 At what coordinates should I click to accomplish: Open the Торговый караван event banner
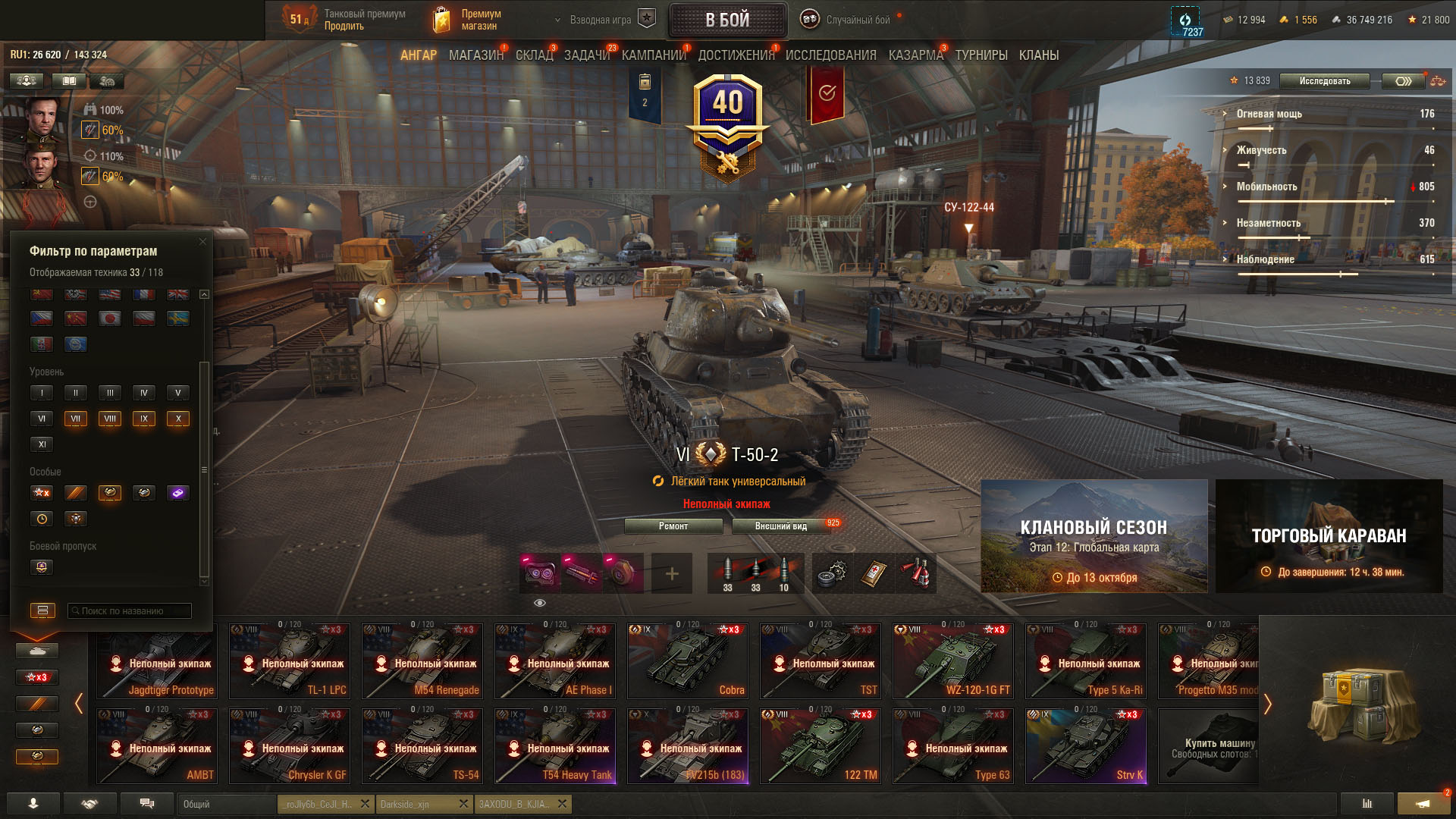(1329, 536)
